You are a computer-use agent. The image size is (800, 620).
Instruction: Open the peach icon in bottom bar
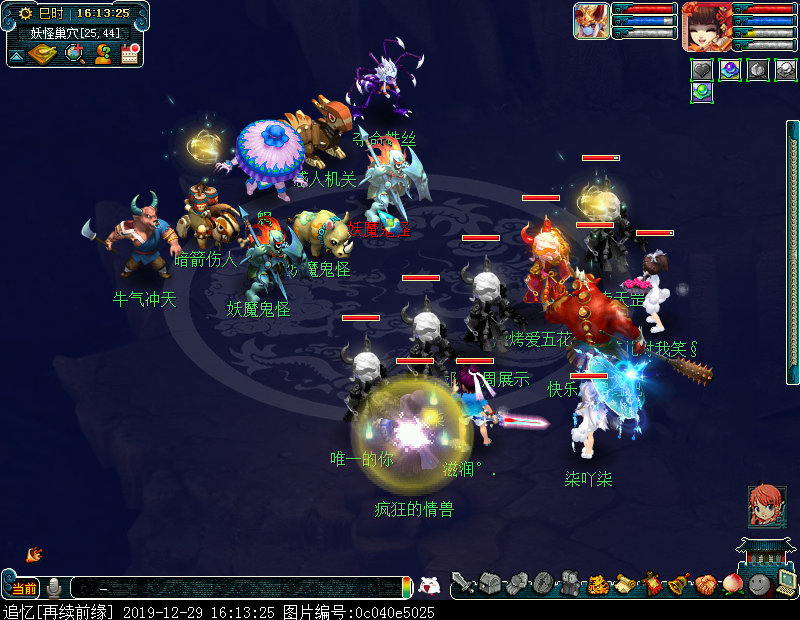(733, 583)
